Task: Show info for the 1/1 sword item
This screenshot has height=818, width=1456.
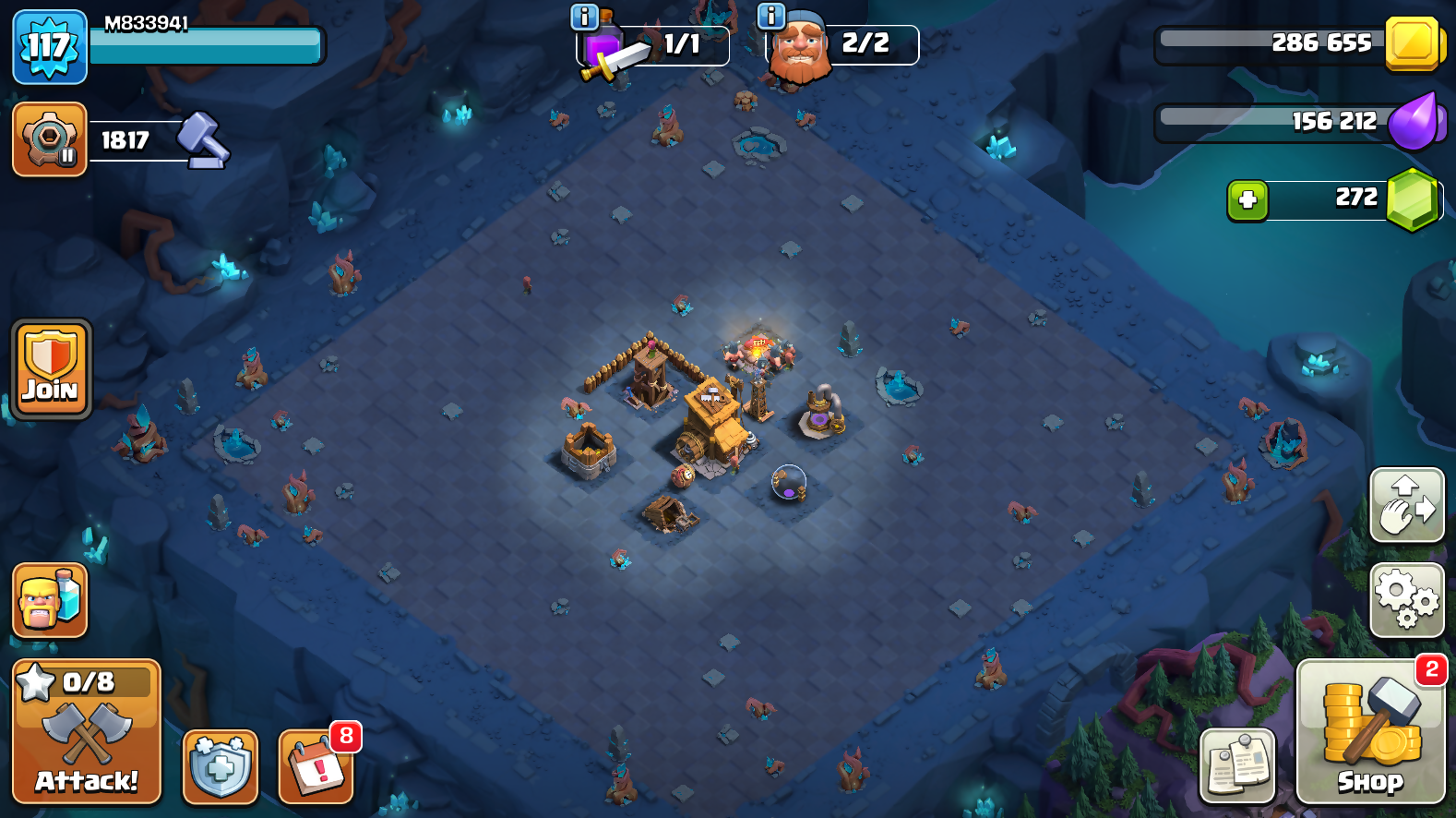Action: (585, 17)
